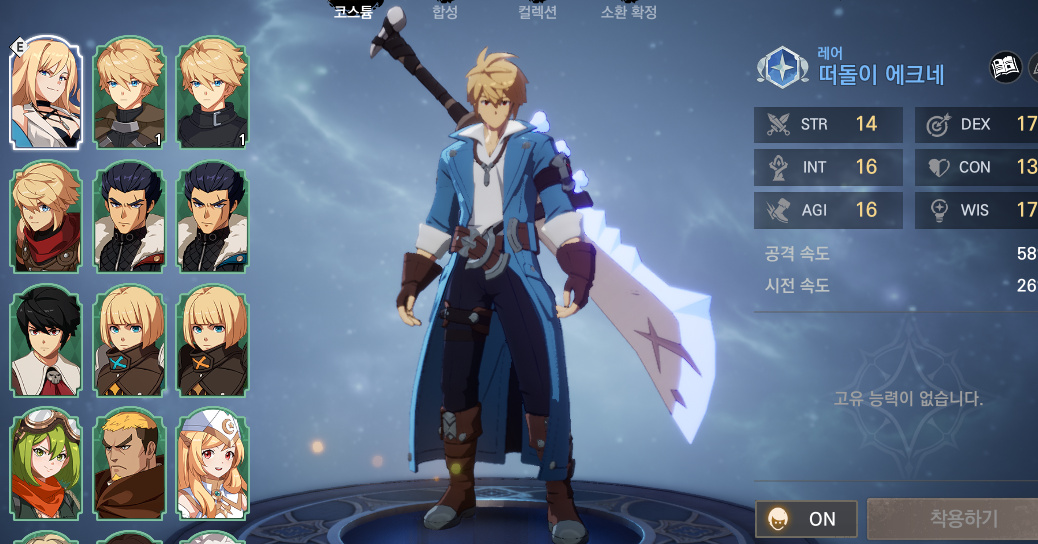Select the blonde girl with blue clasp
The image size is (1038, 544).
point(129,342)
